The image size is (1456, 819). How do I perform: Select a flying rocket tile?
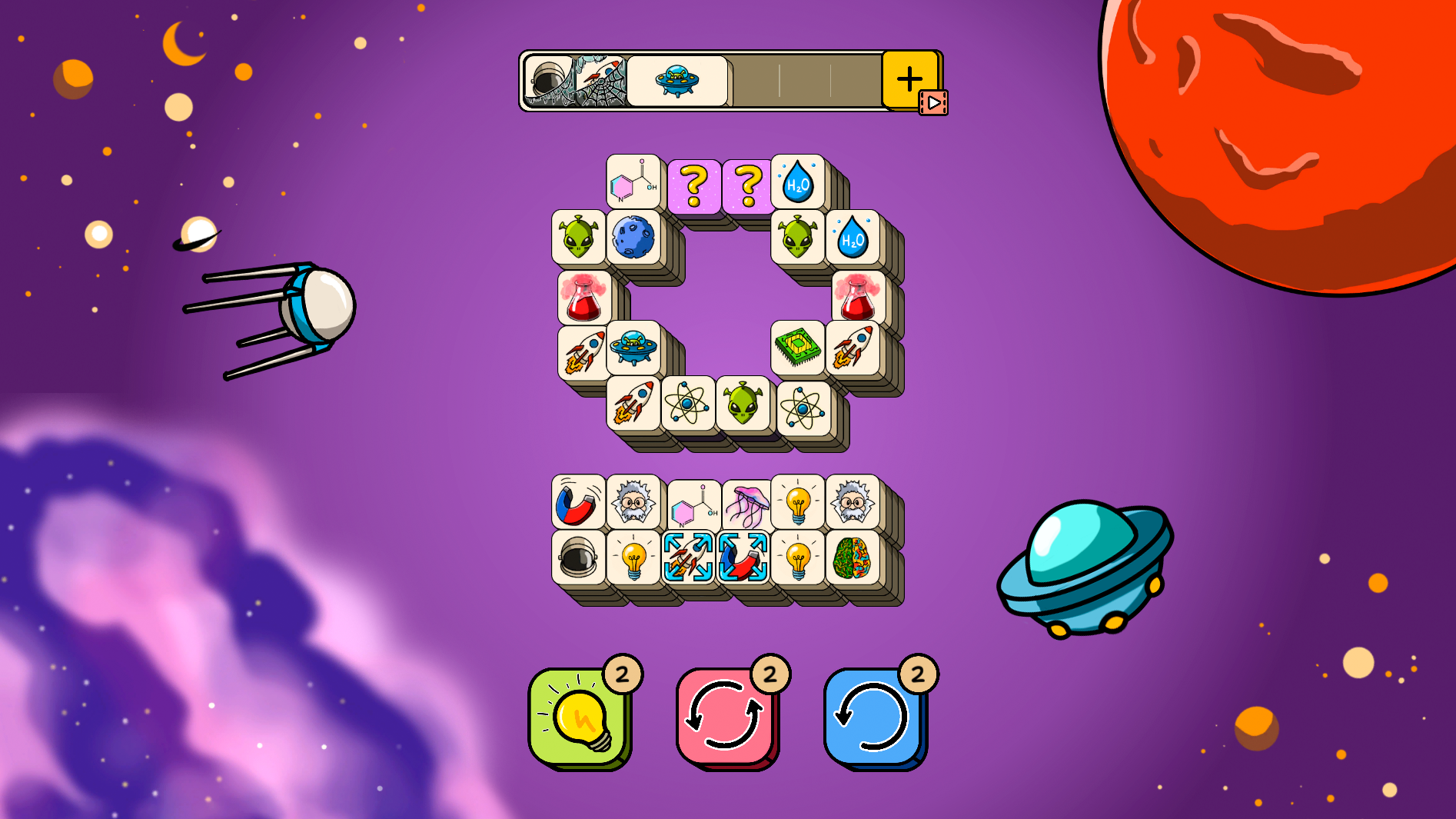coord(582,350)
